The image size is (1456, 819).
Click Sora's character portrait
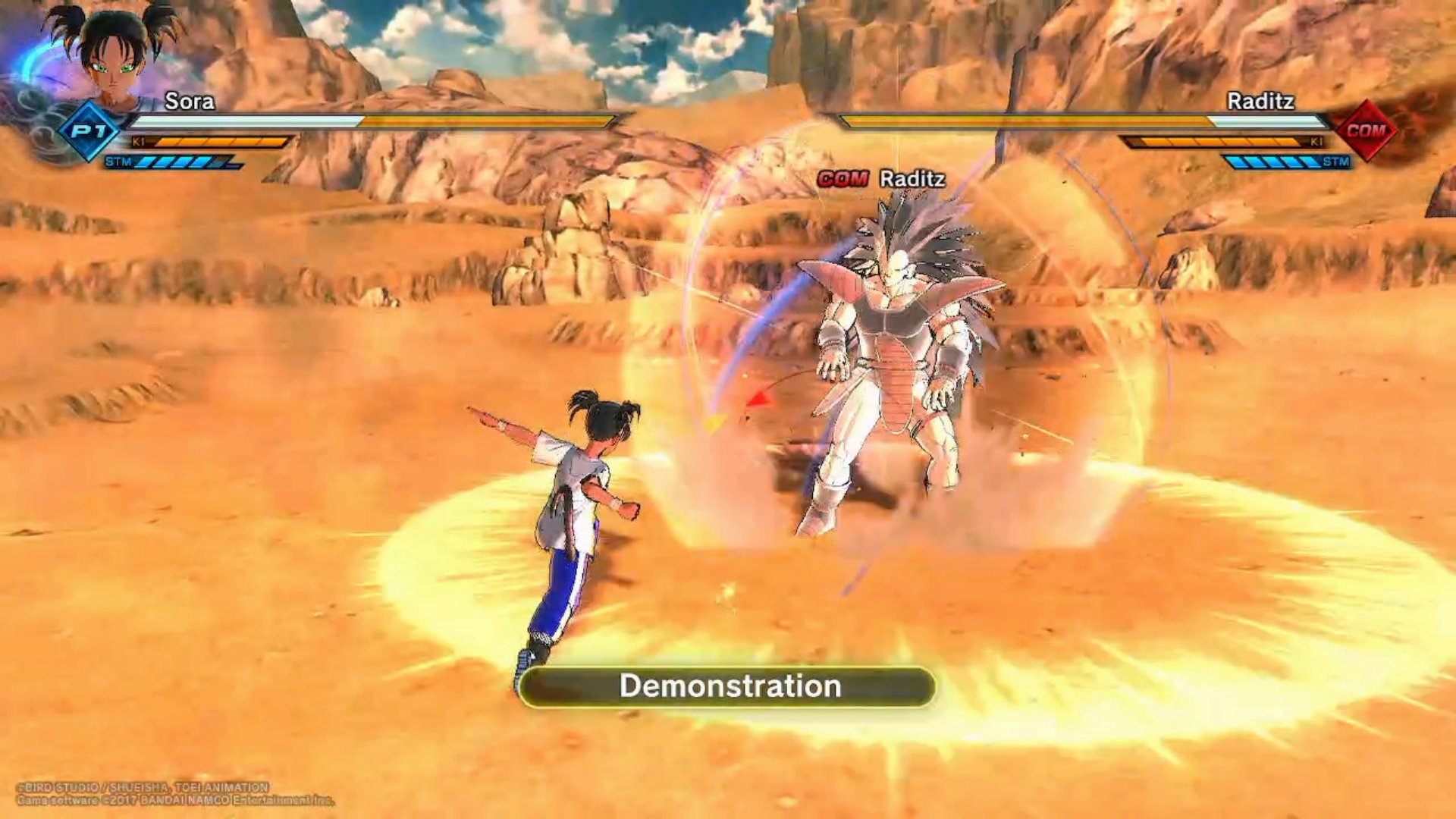(114, 53)
